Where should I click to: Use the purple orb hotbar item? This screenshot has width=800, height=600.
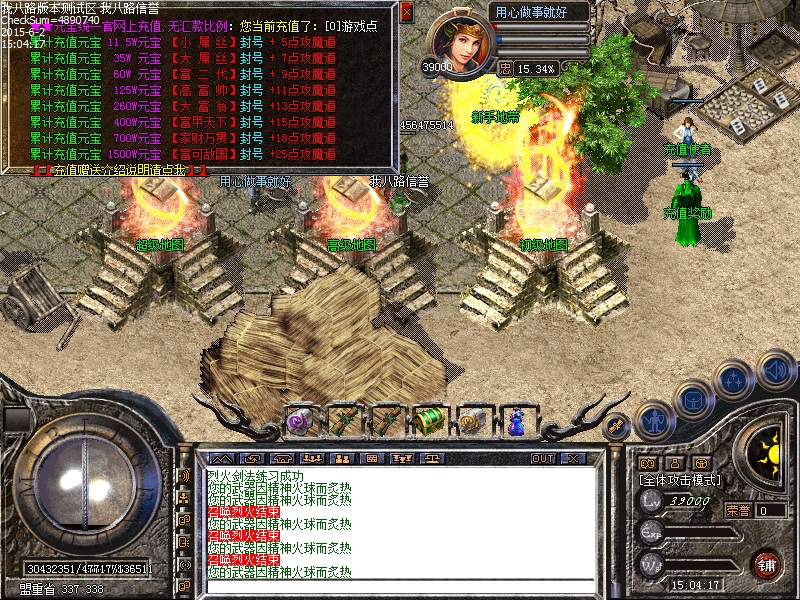coord(299,420)
